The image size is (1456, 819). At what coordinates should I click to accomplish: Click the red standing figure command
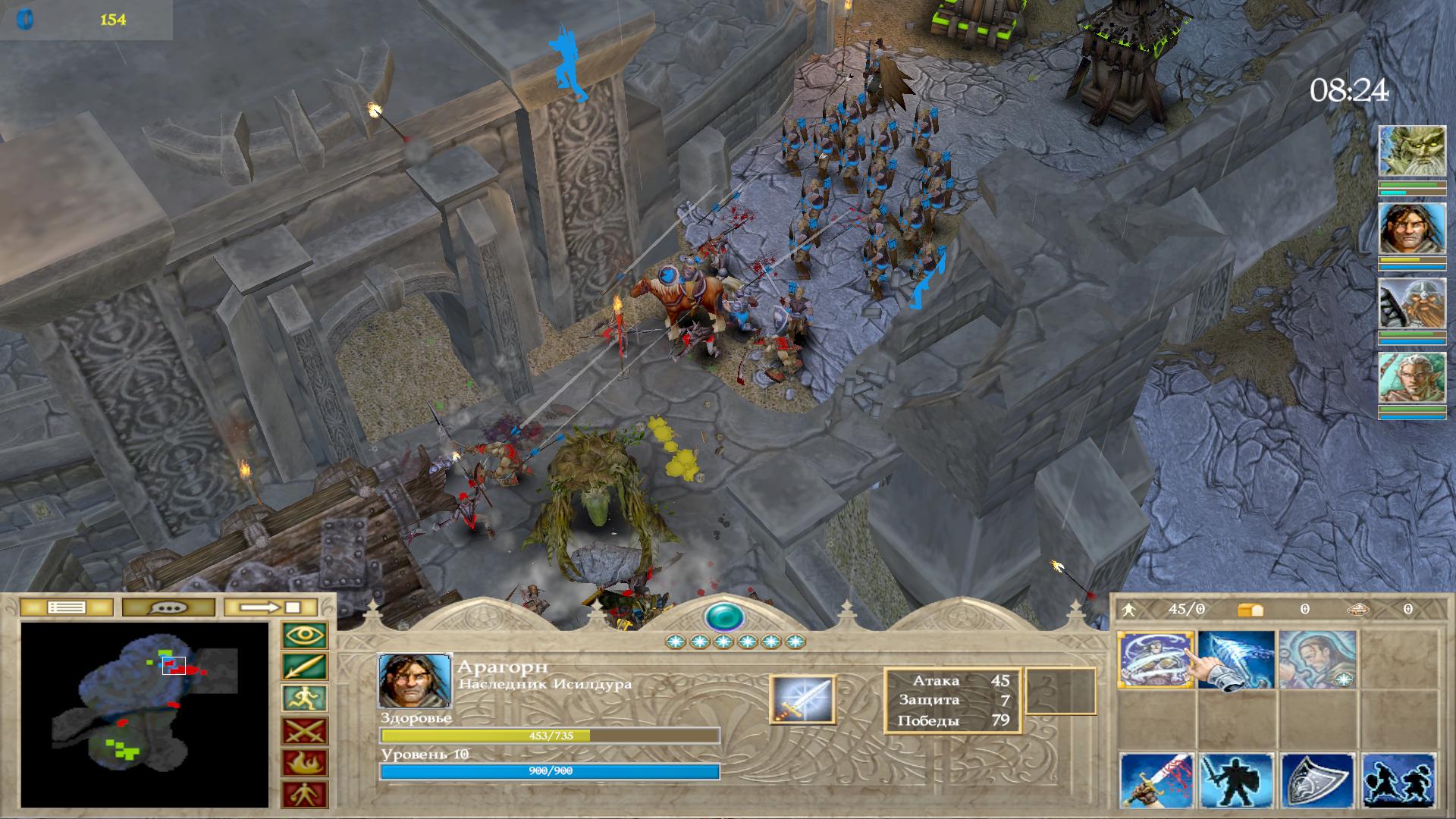click(x=304, y=795)
